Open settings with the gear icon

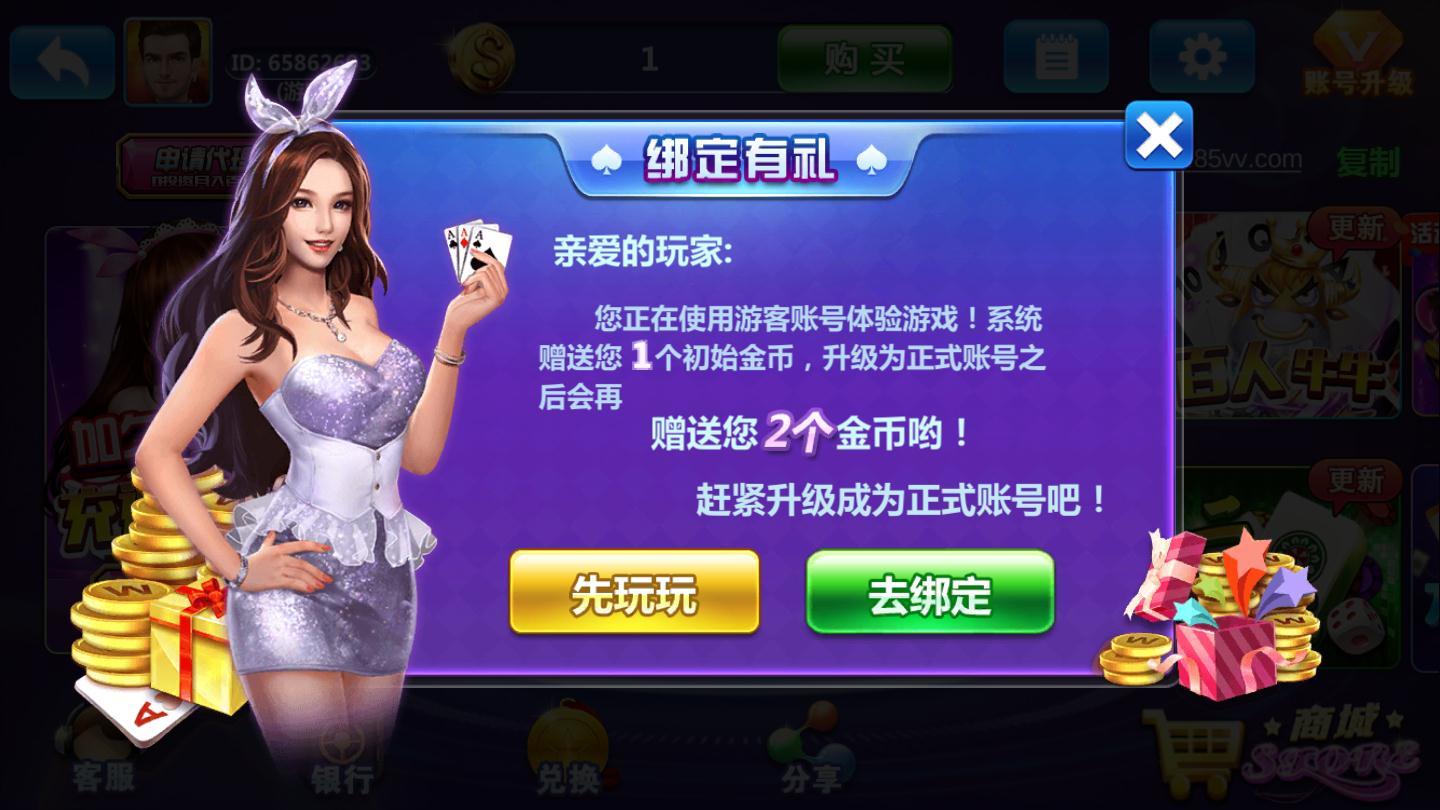(1200, 58)
